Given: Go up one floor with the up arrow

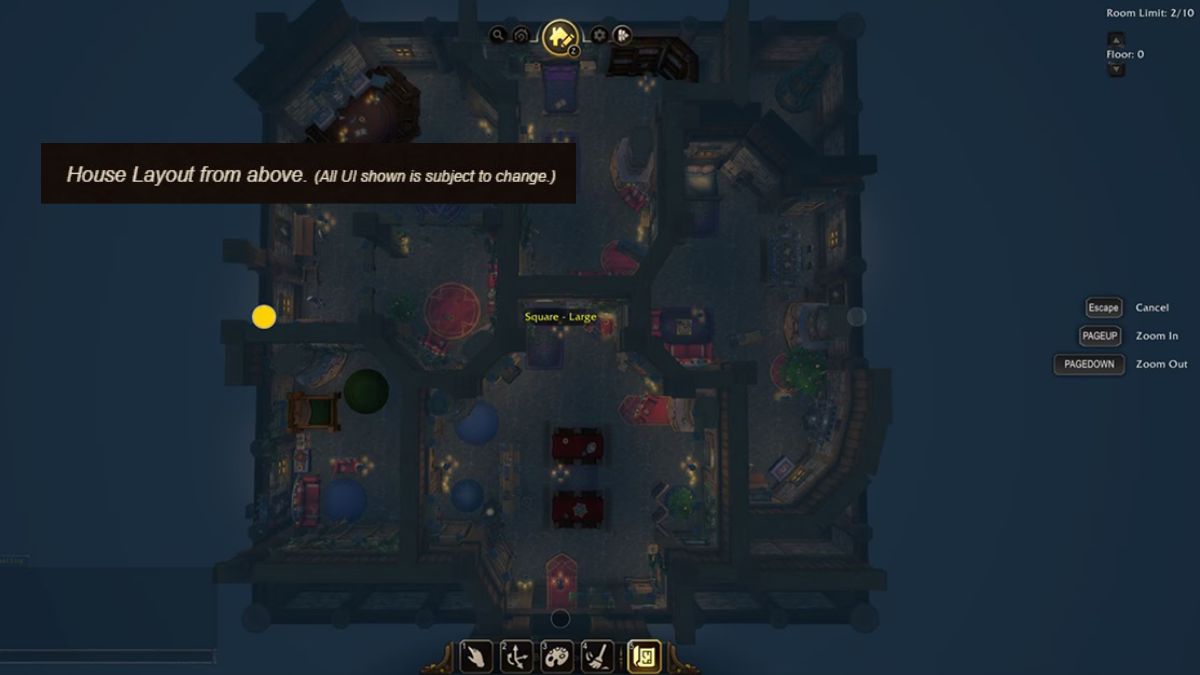Looking at the screenshot, I should click(x=1117, y=39).
